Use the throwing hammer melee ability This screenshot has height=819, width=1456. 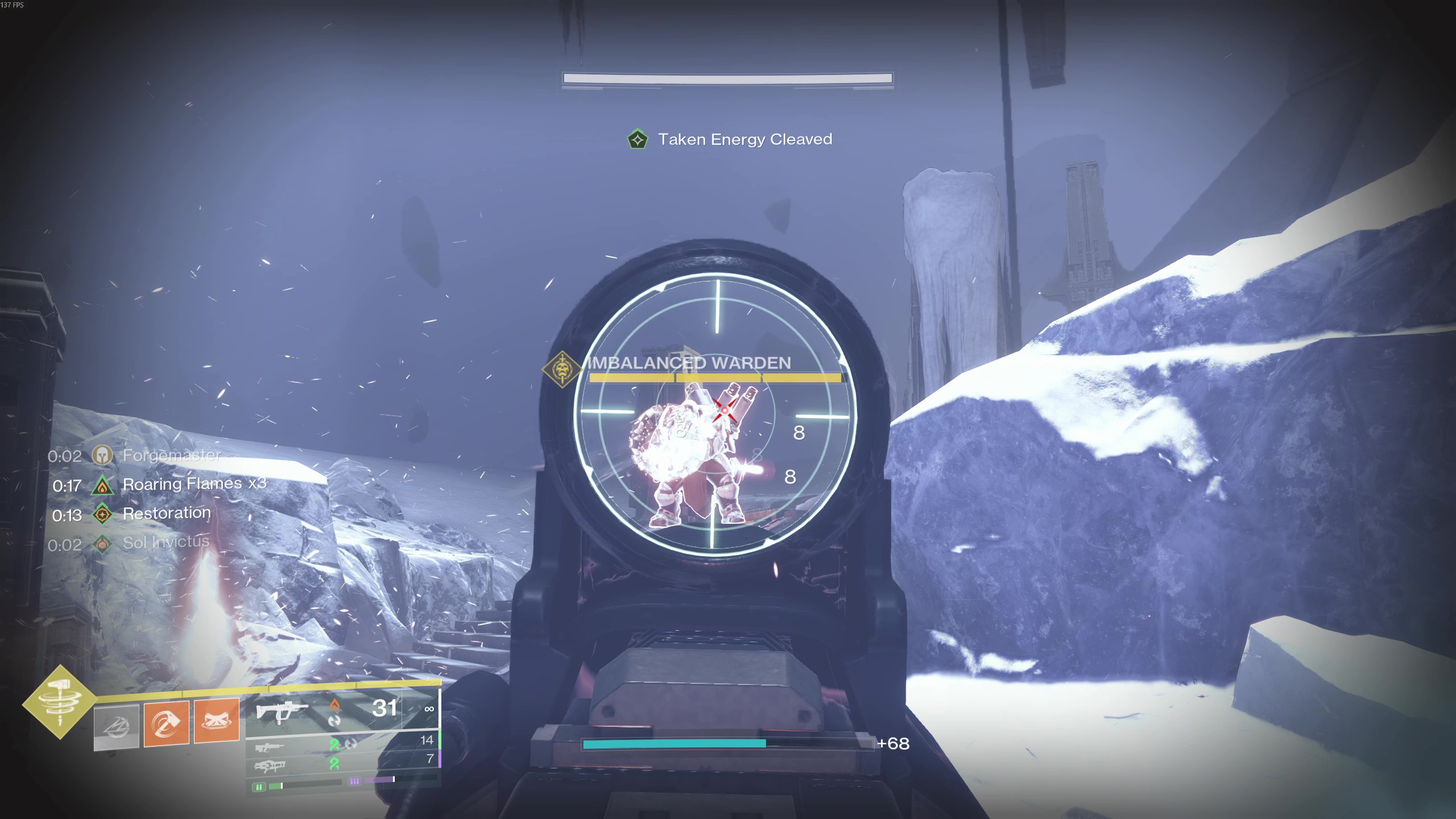point(166,723)
